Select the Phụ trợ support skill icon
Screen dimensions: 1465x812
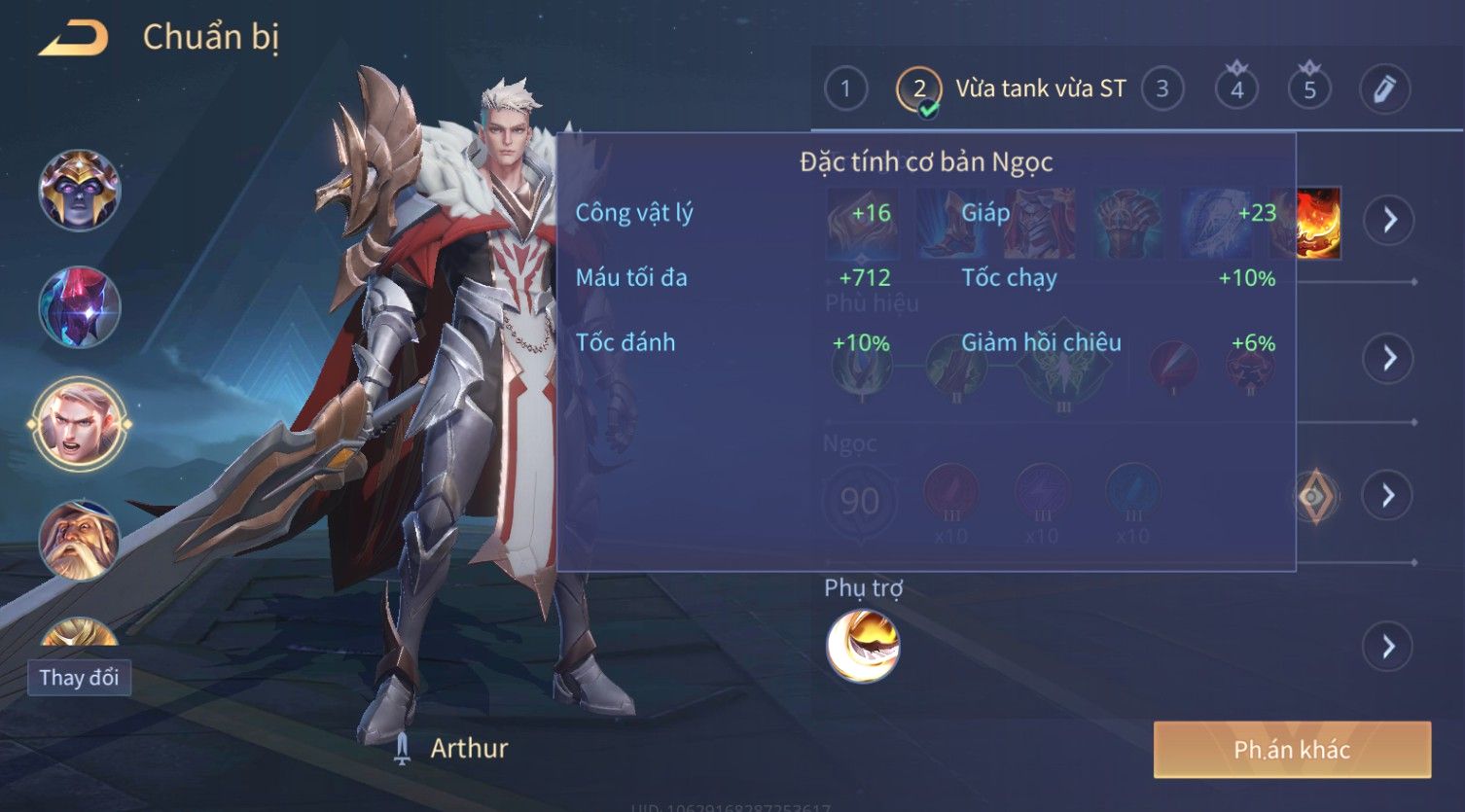point(863,646)
